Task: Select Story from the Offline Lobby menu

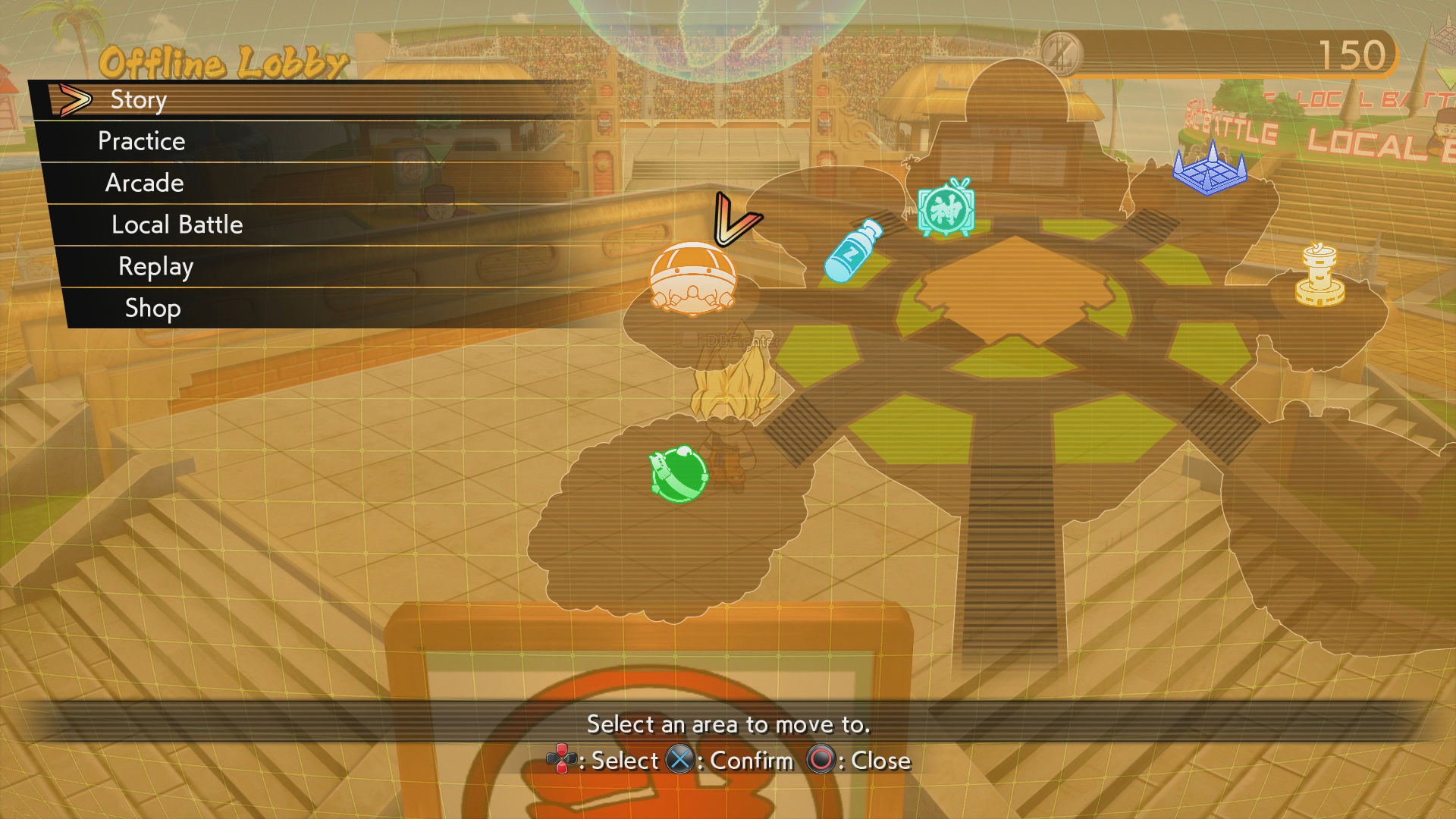Action: tap(139, 100)
